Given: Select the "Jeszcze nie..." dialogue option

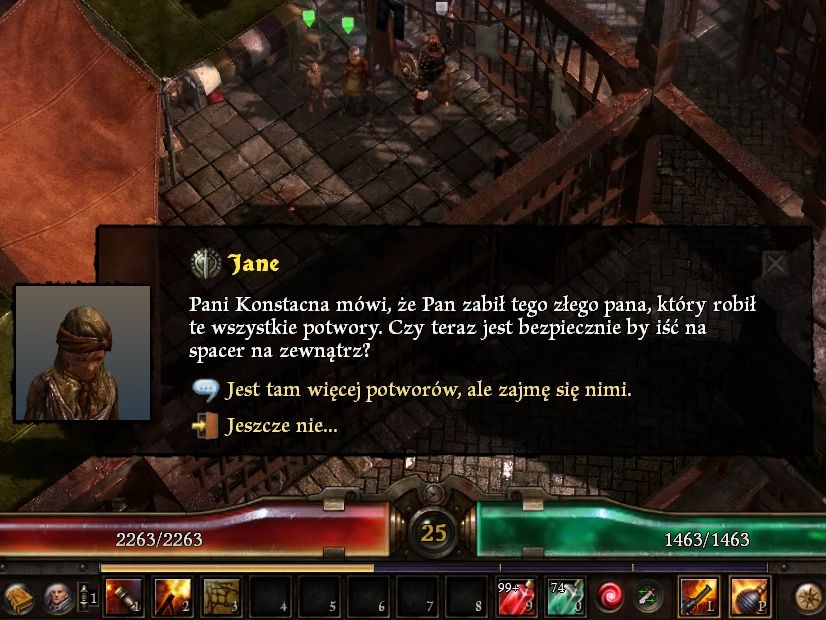Looking at the screenshot, I should pyautogui.click(x=281, y=426).
